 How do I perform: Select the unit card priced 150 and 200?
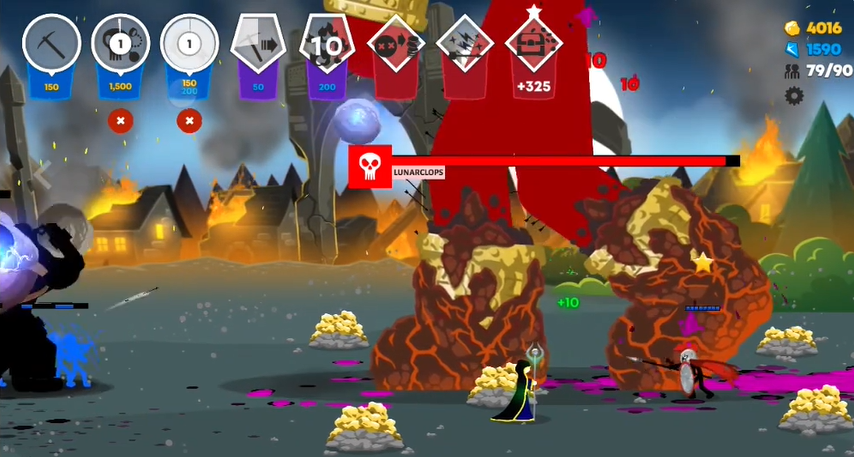pyautogui.click(x=190, y=48)
